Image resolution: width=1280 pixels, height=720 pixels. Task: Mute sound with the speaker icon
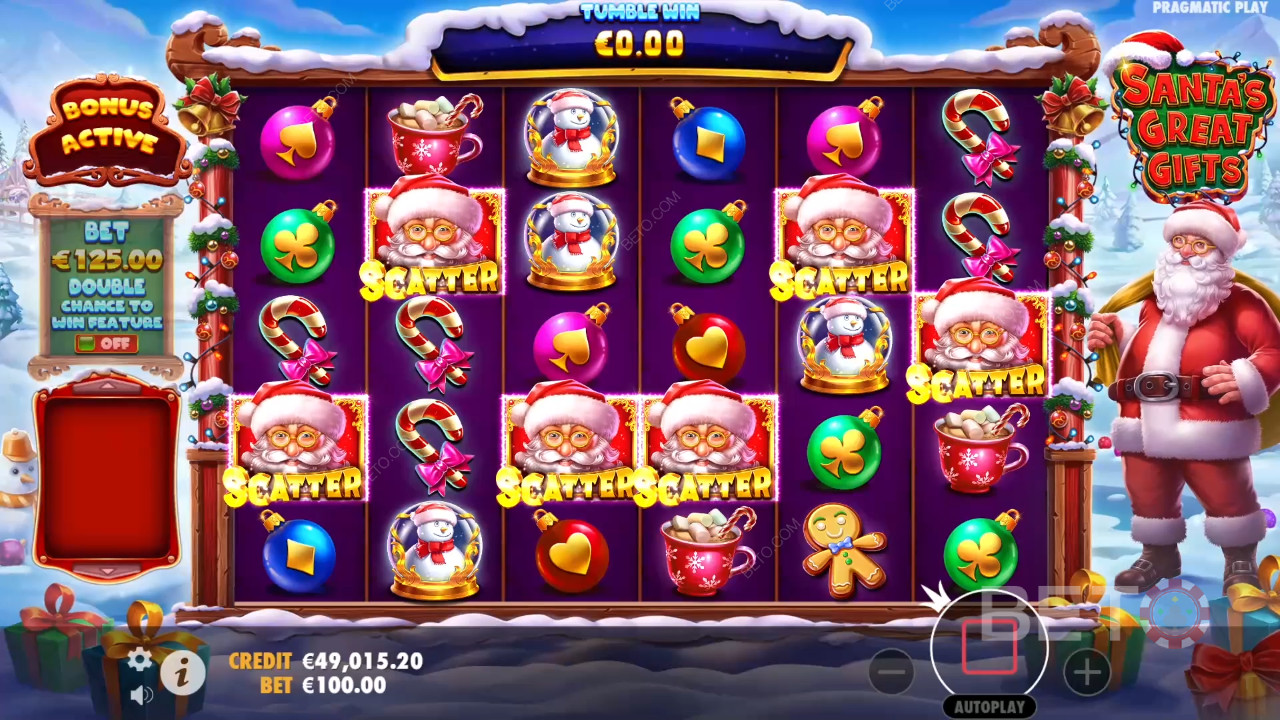point(141,693)
